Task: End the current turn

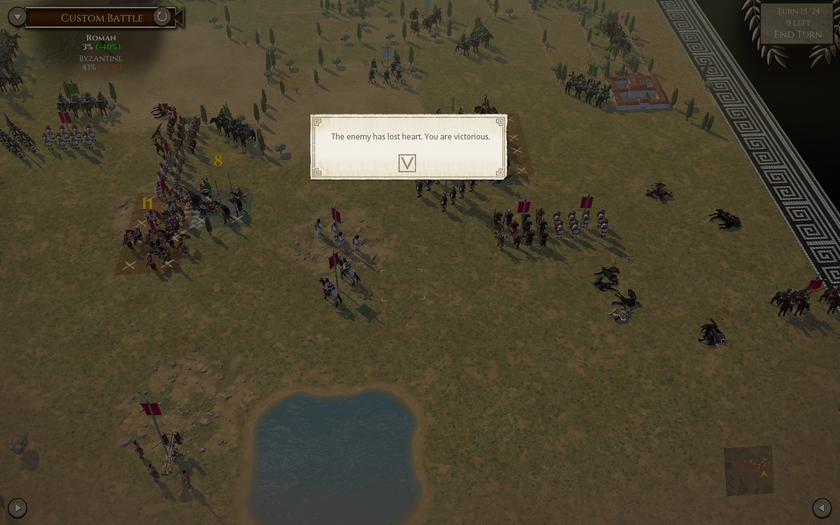Action: (x=797, y=35)
